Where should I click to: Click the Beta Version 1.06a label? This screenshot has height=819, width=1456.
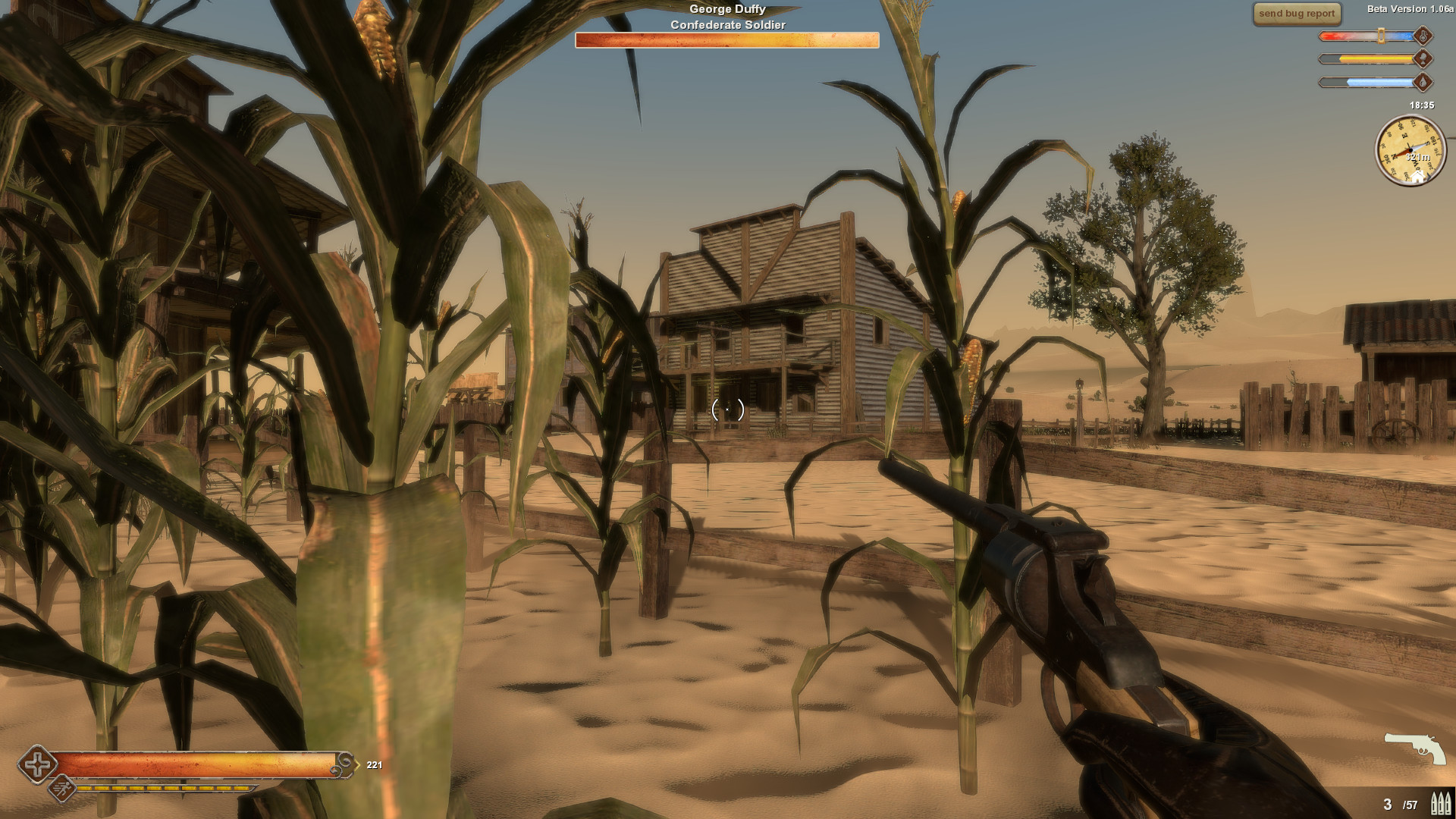[x=1412, y=9]
